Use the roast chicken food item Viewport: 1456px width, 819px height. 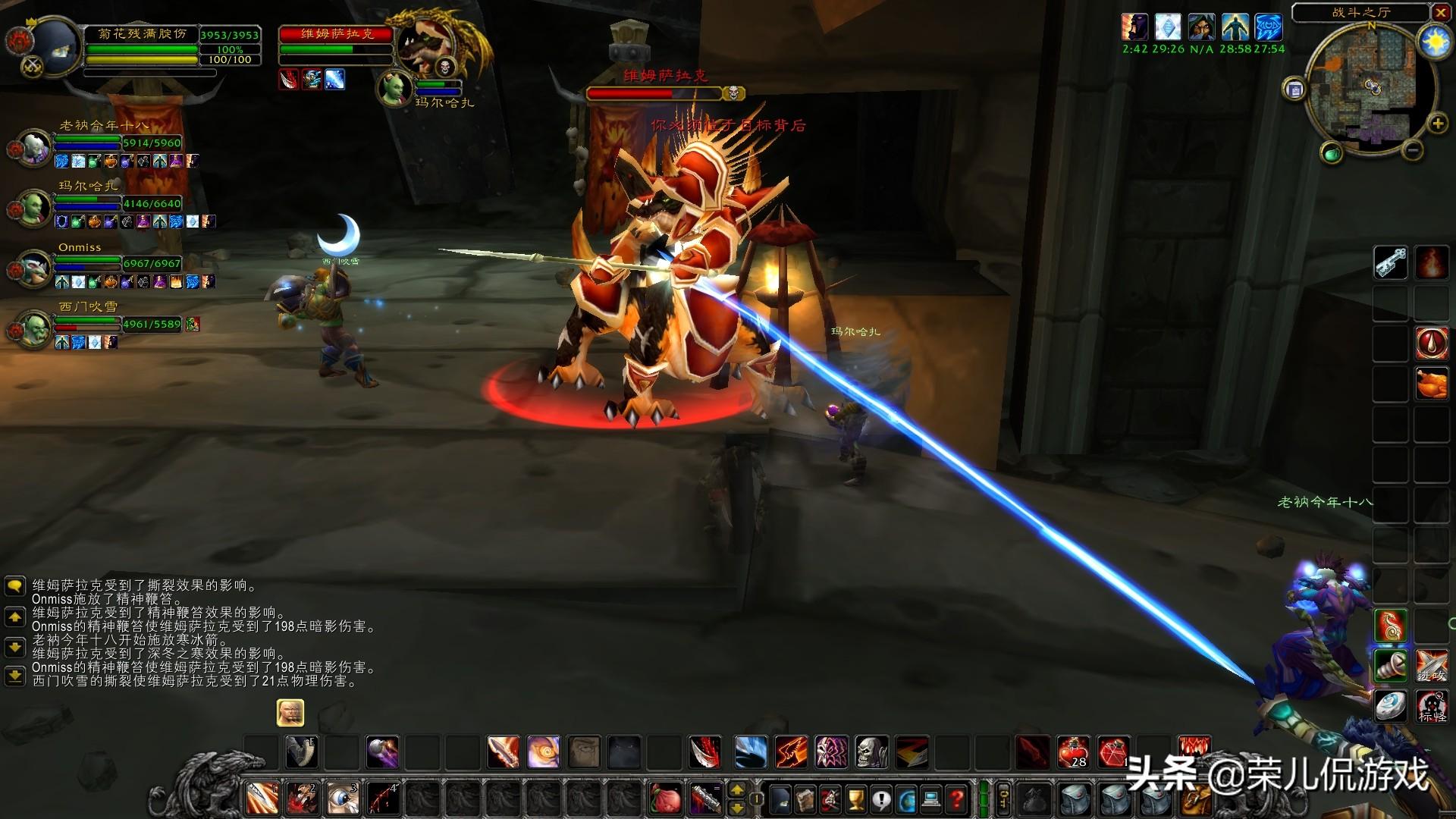pyautogui.click(x=1432, y=384)
